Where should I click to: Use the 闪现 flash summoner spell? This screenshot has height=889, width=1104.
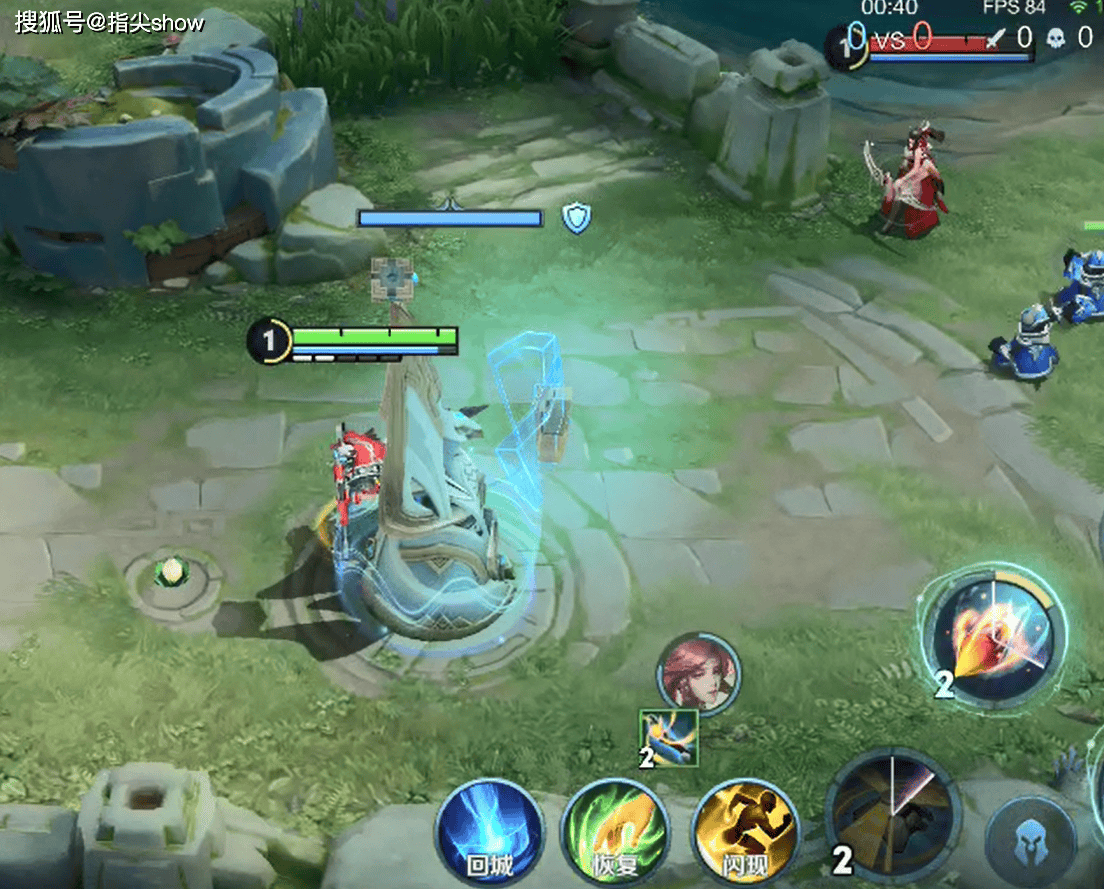[x=745, y=832]
